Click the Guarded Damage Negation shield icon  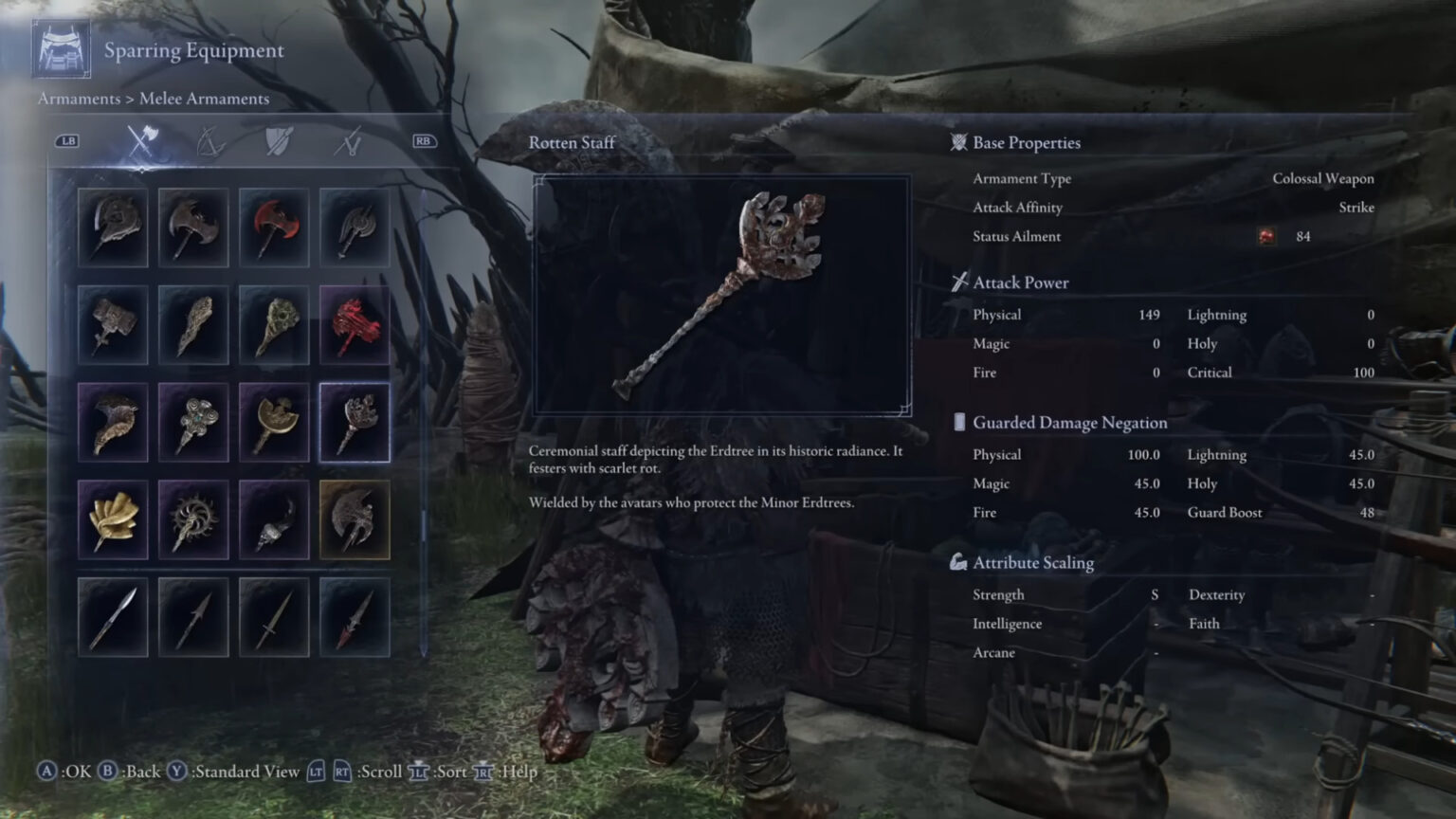pyautogui.click(x=959, y=422)
